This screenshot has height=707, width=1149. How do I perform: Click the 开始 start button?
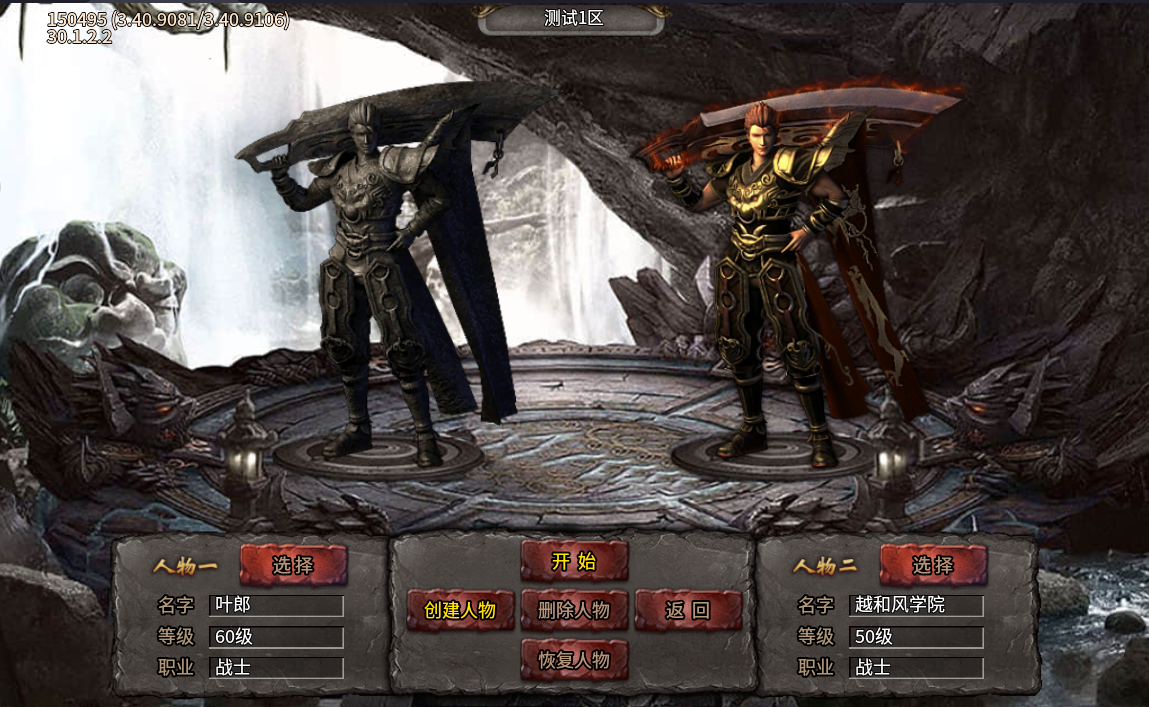click(574, 561)
